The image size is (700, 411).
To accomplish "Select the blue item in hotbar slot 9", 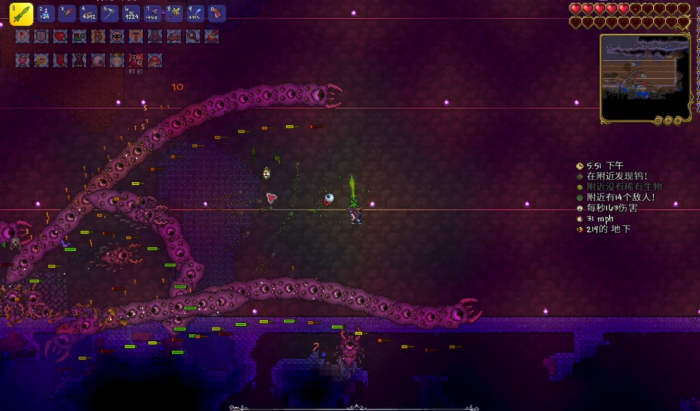I will click(196, 14).
